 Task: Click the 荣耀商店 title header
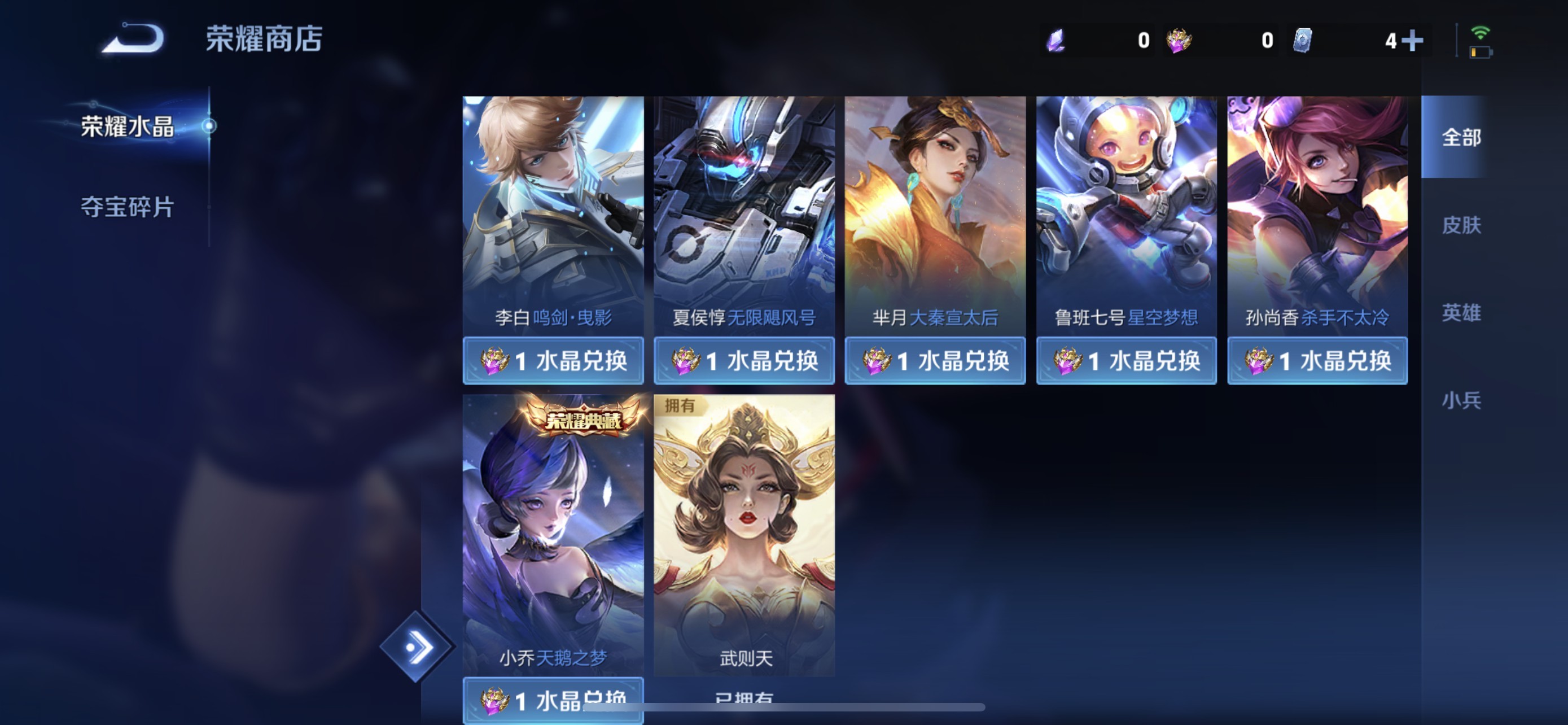click(263, 38)
